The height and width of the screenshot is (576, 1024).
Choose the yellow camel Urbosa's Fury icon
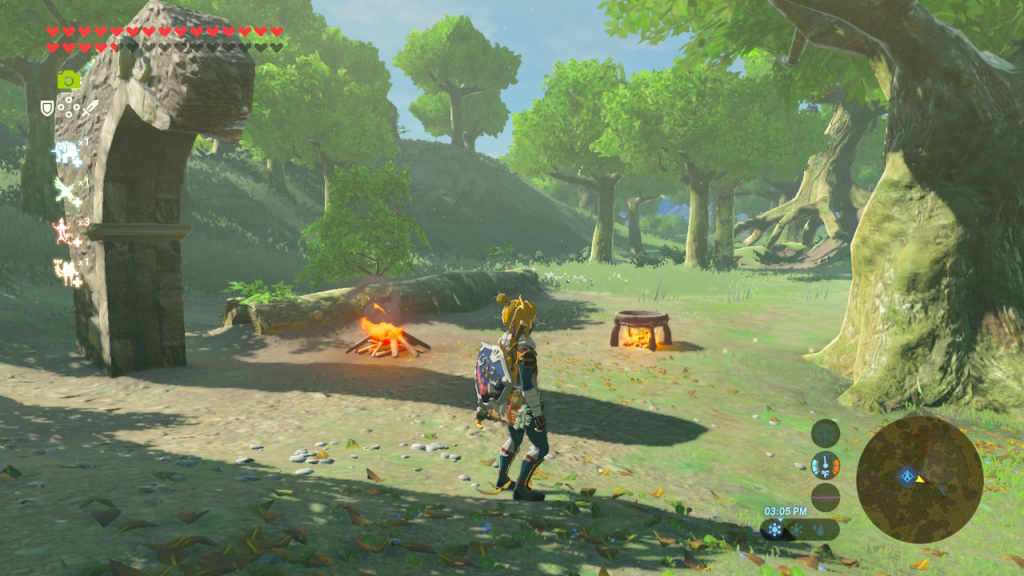(x=66, y=271)
